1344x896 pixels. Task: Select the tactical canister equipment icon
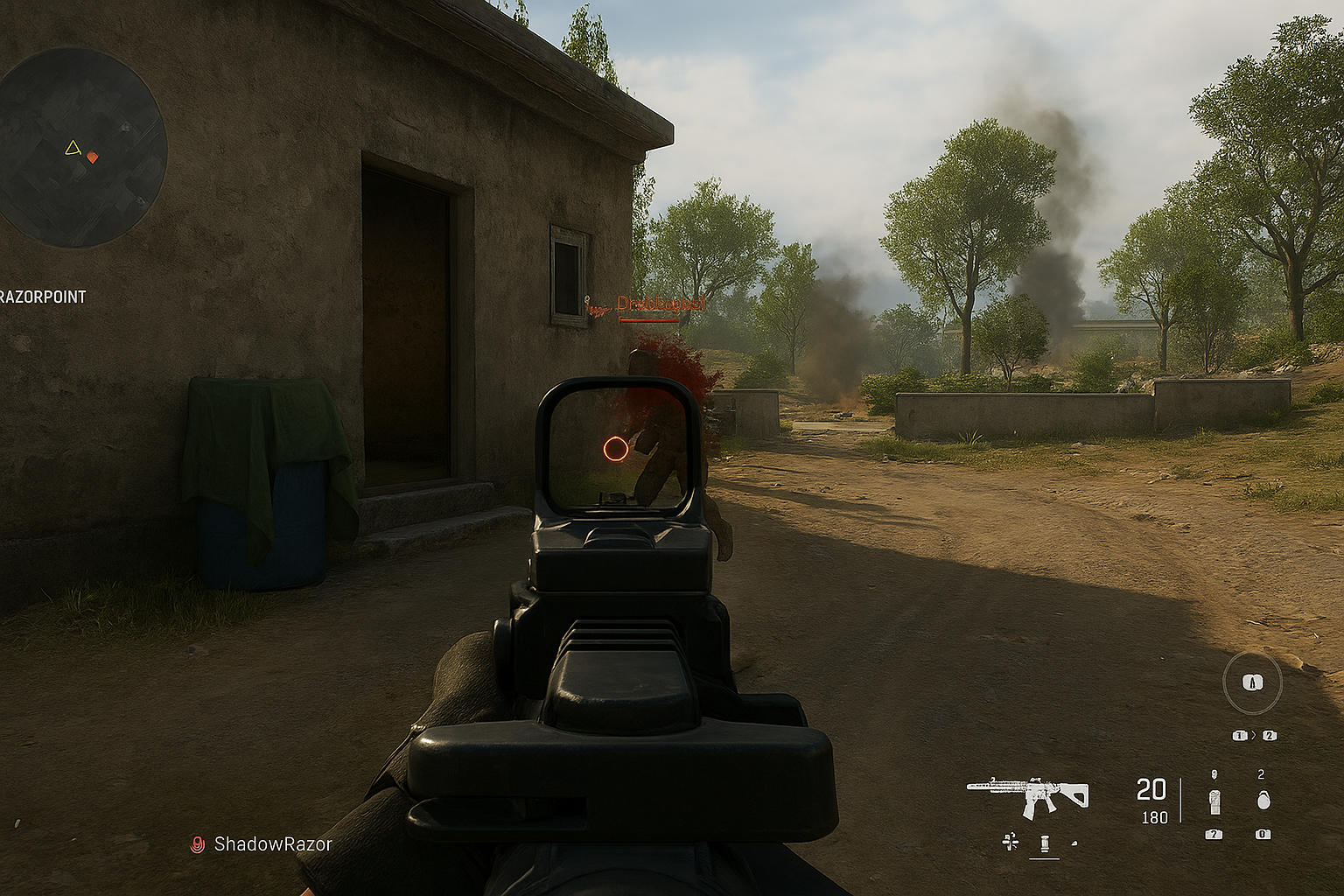point(1214,800)
